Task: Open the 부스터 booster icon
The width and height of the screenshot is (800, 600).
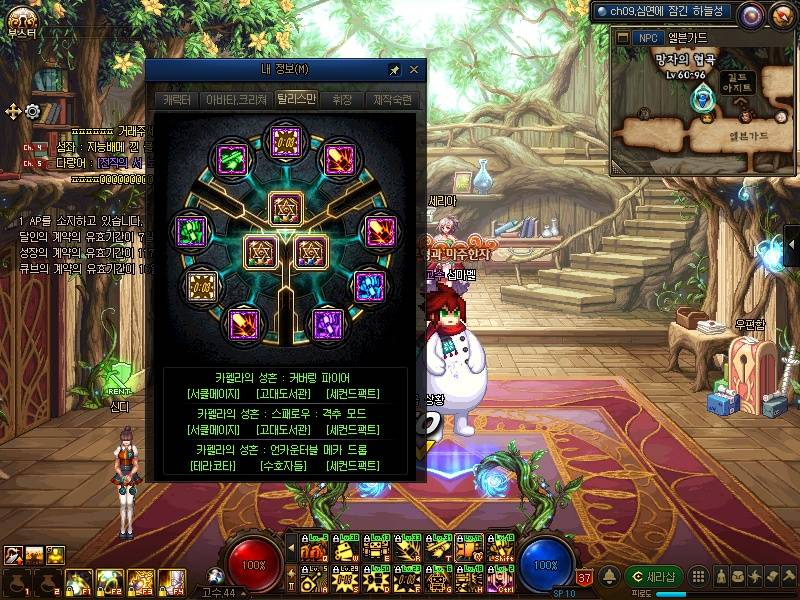Action: [x=20, y=17]
